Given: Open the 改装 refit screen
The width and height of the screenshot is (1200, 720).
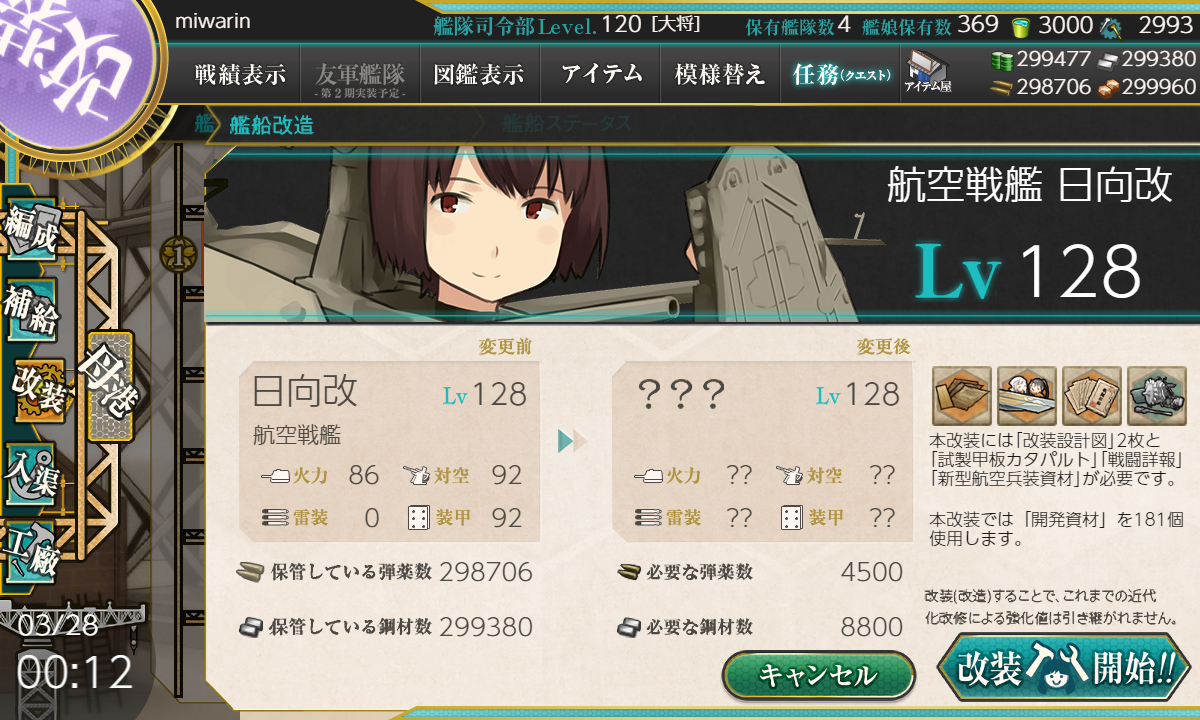Looking at the screenshot, I should [38, 389].
